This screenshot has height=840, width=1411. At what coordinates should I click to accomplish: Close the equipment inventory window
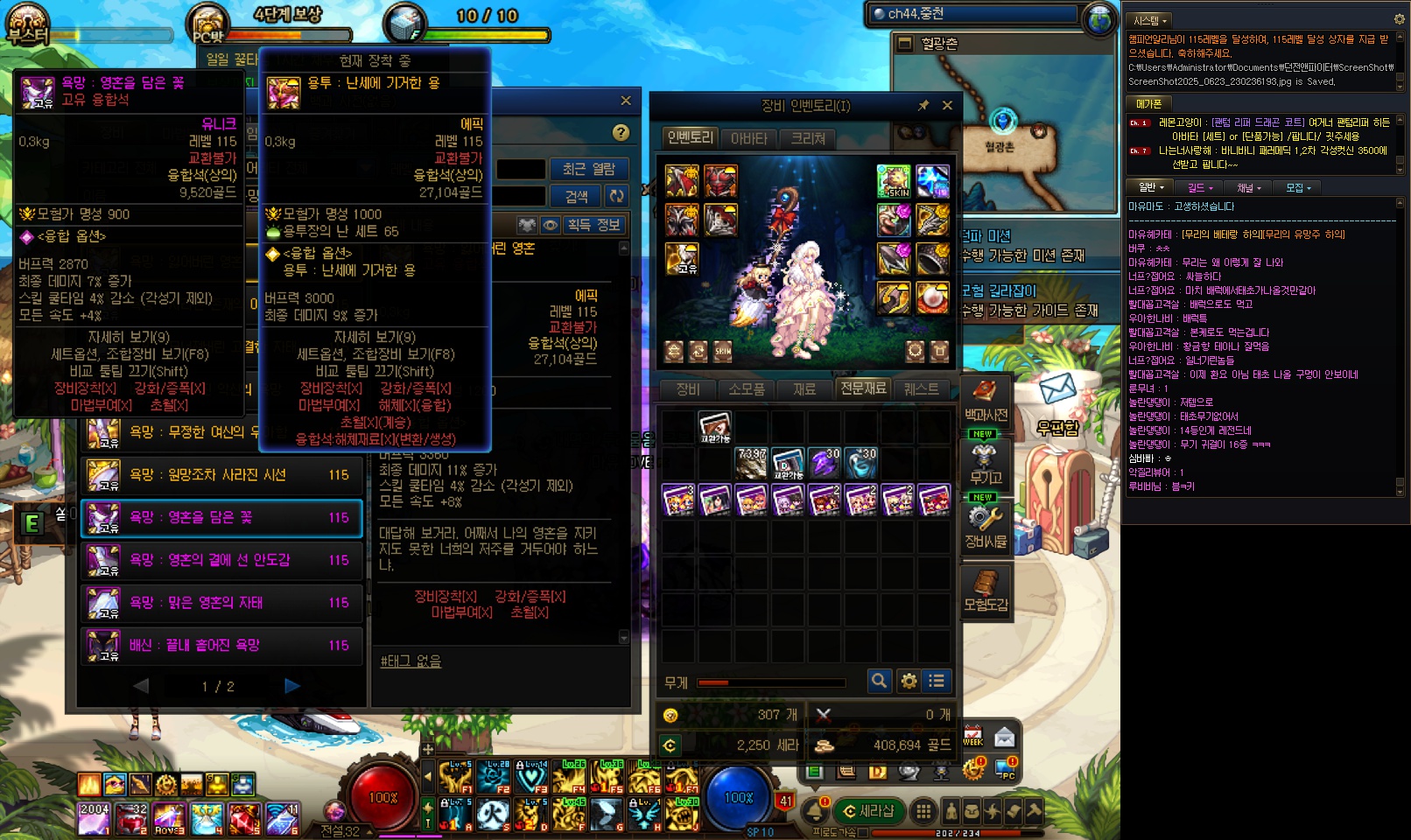click(x=947, y=105)
